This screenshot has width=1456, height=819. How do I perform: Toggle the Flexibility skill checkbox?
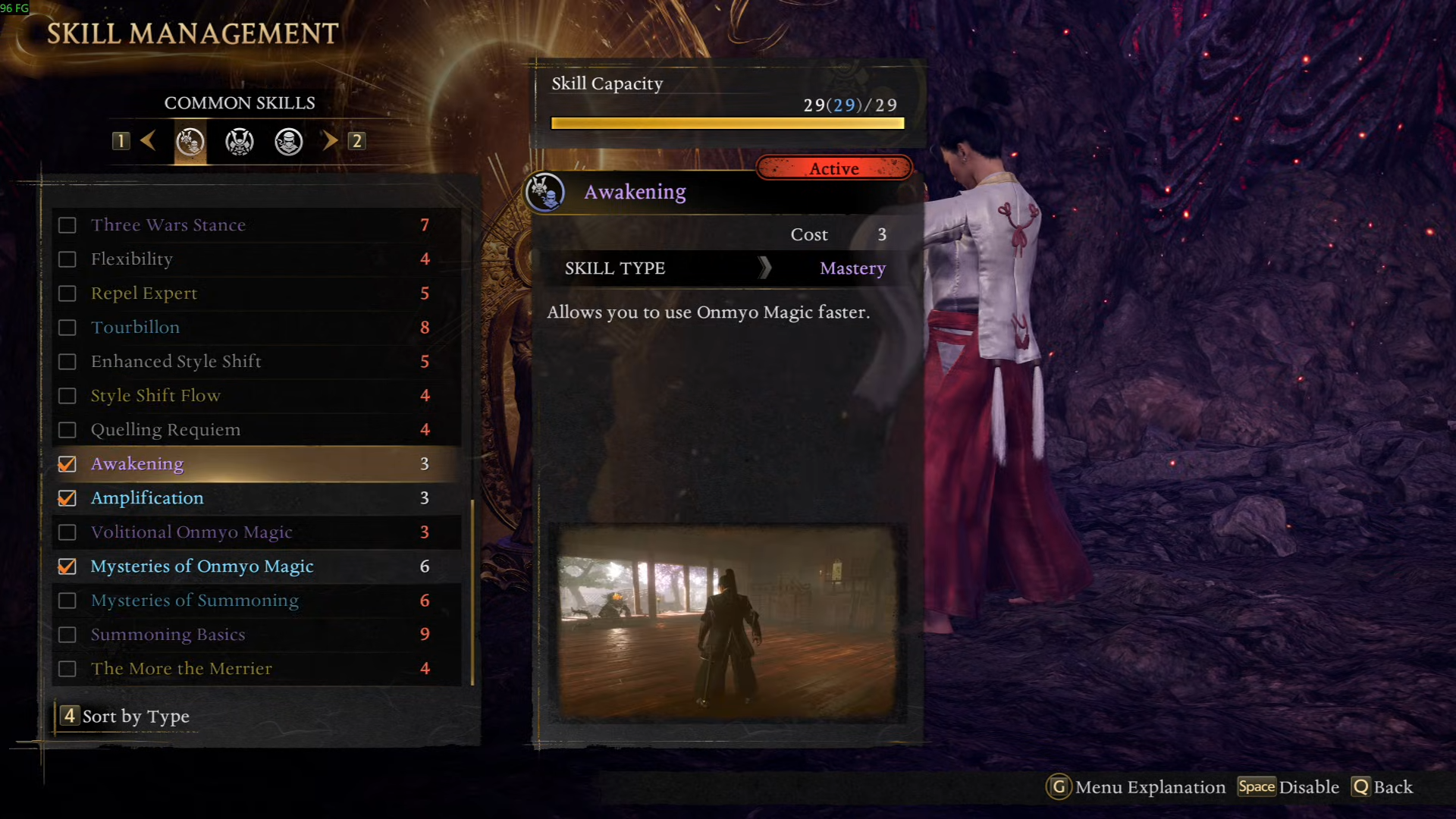[x=67, y=259]
